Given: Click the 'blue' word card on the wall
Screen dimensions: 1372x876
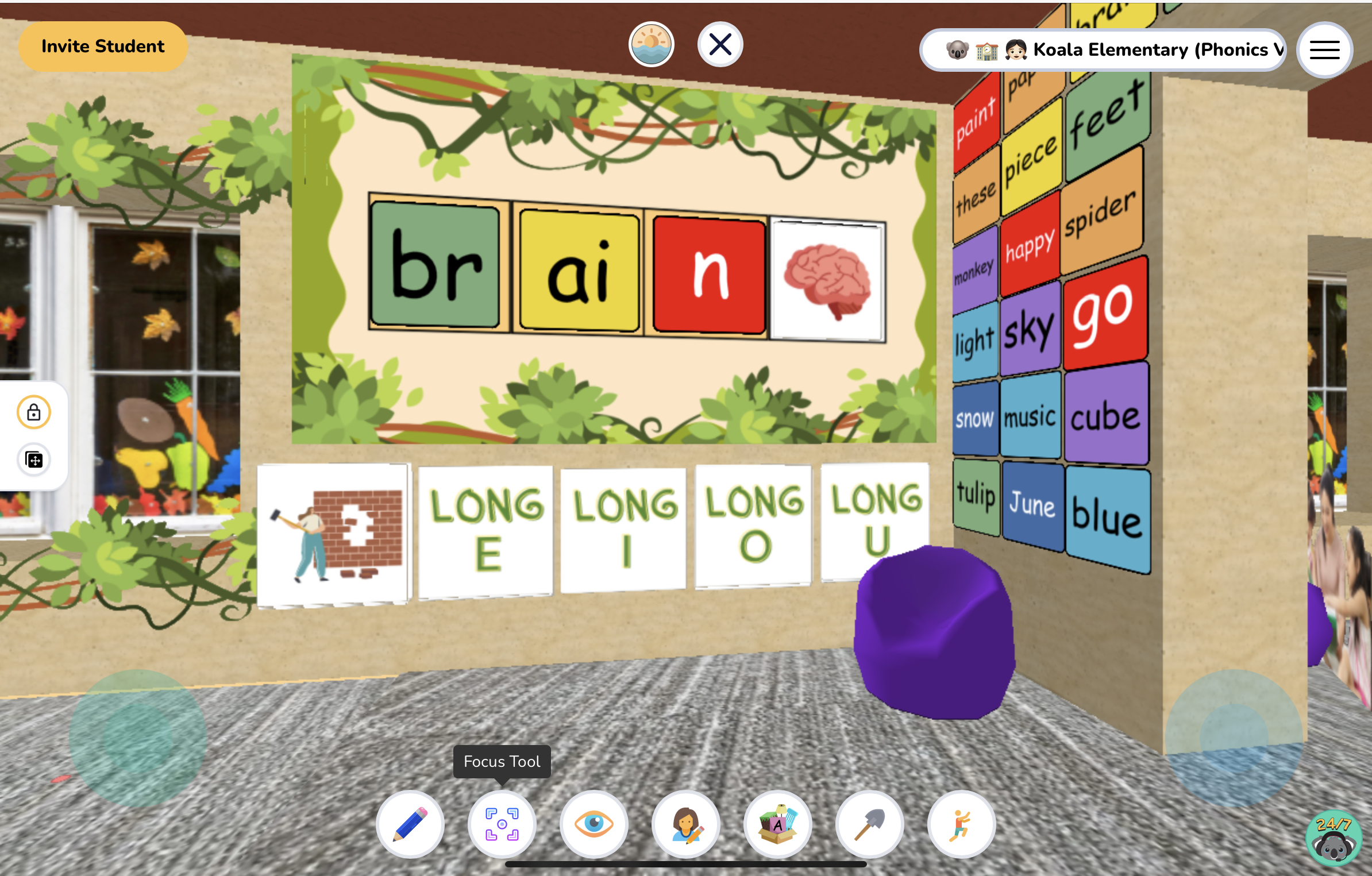Looking at the screenshot, I should tap(1108, 516).
